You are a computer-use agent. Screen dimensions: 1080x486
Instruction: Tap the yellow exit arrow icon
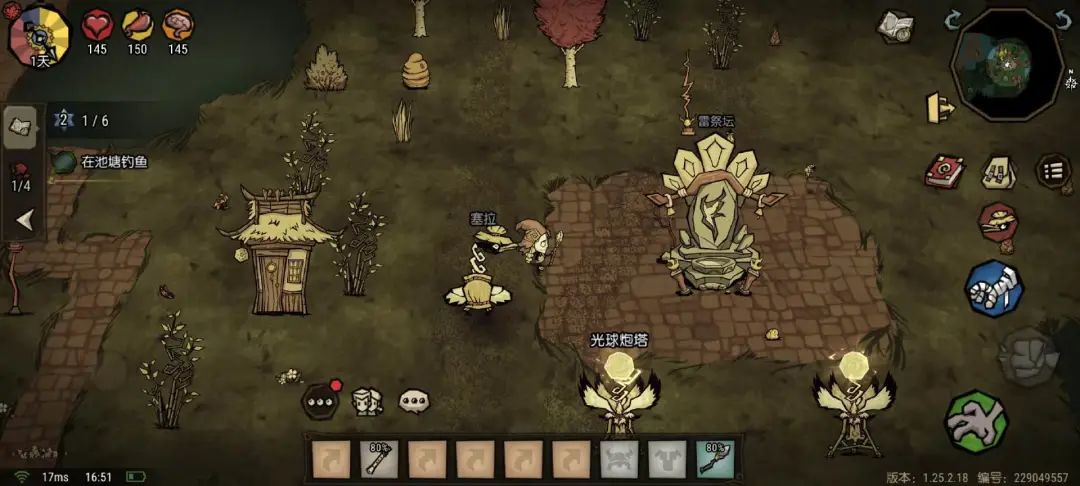(x=940, y=107)
